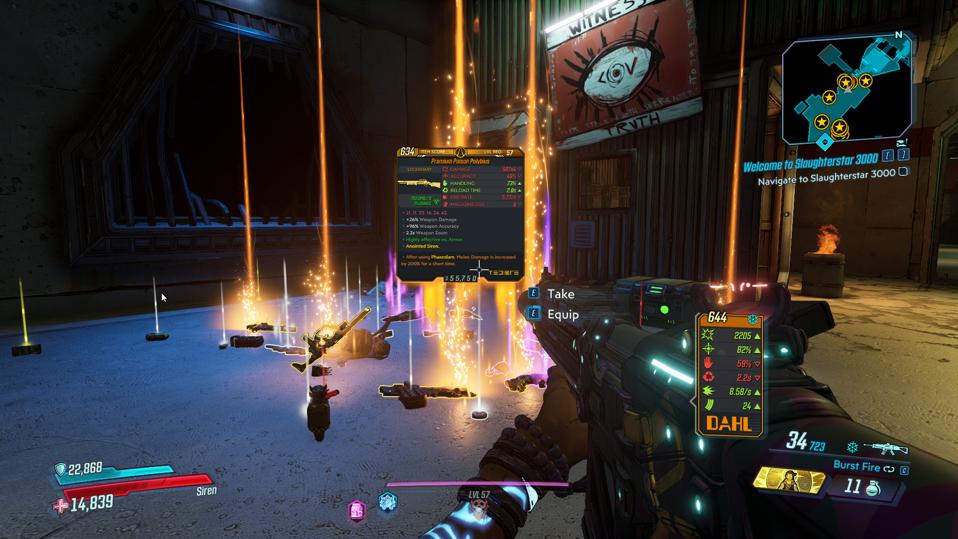Select the grenade icon
958x539 pixels.
(x=872, y=487)
